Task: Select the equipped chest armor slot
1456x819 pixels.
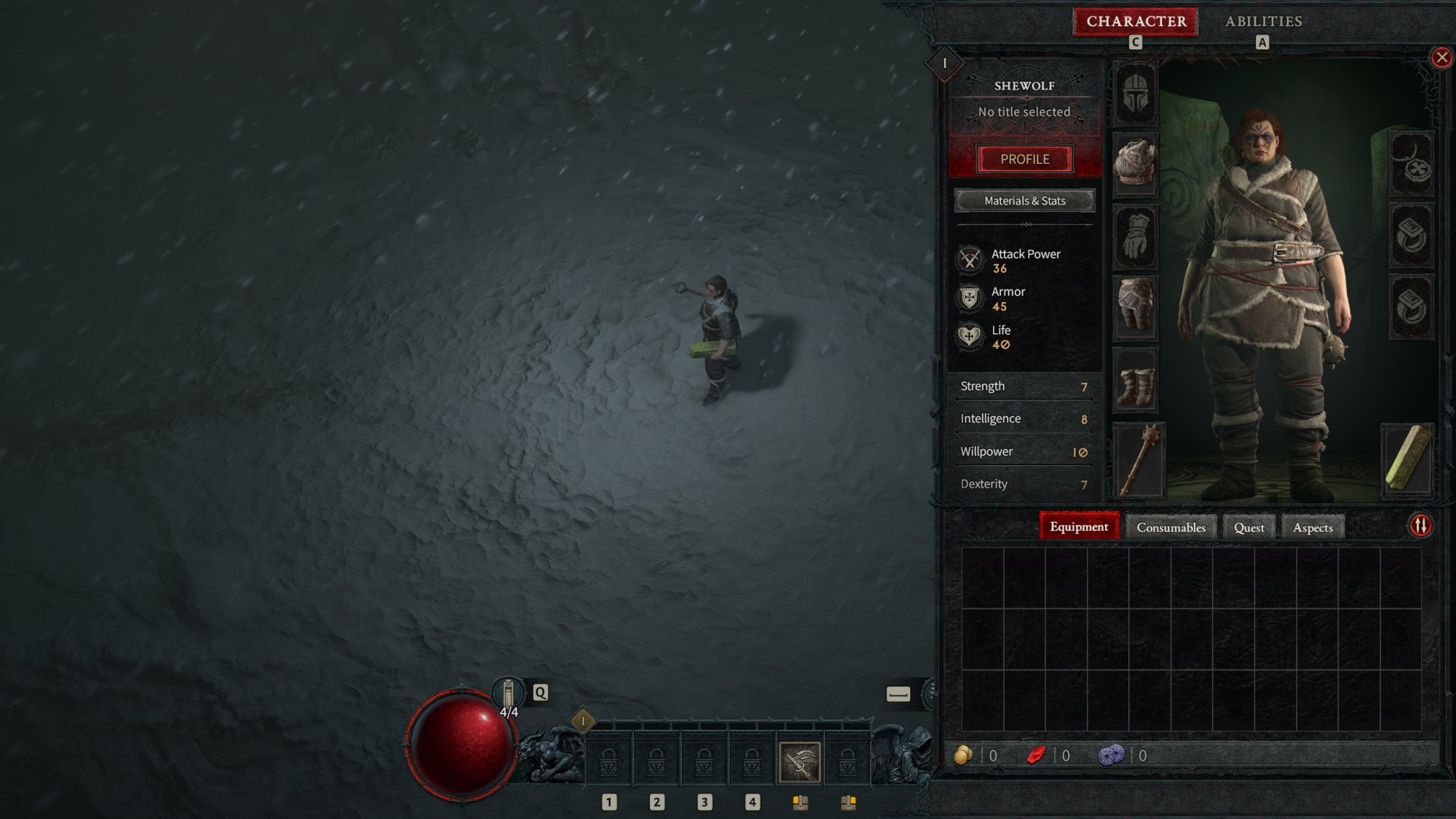Action: click(x=1135, y=163)
